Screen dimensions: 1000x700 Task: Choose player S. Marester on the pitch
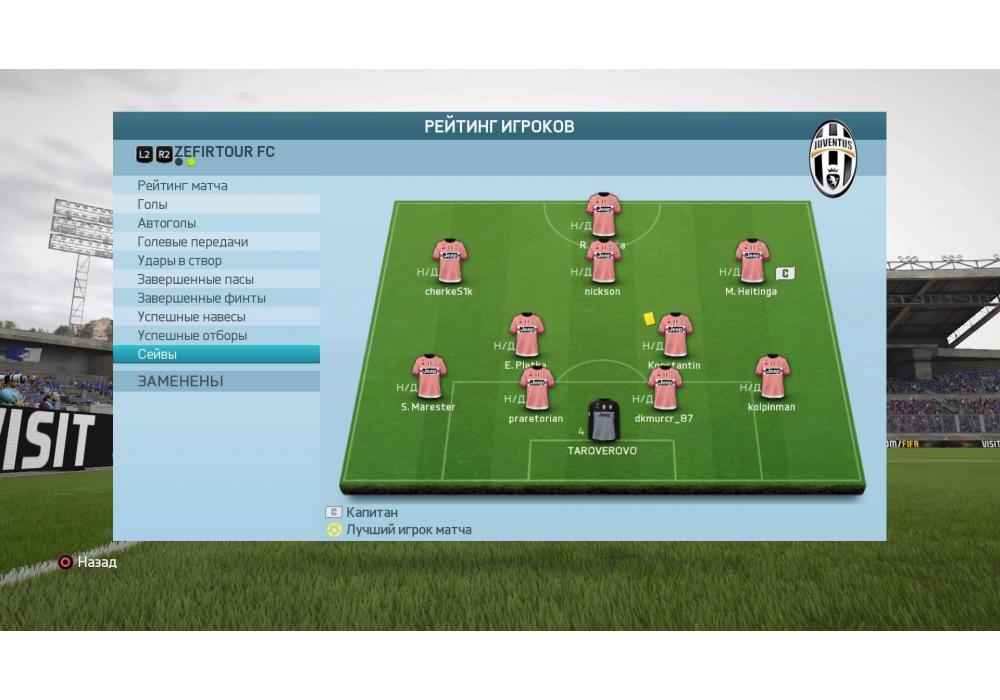(428, 377)
